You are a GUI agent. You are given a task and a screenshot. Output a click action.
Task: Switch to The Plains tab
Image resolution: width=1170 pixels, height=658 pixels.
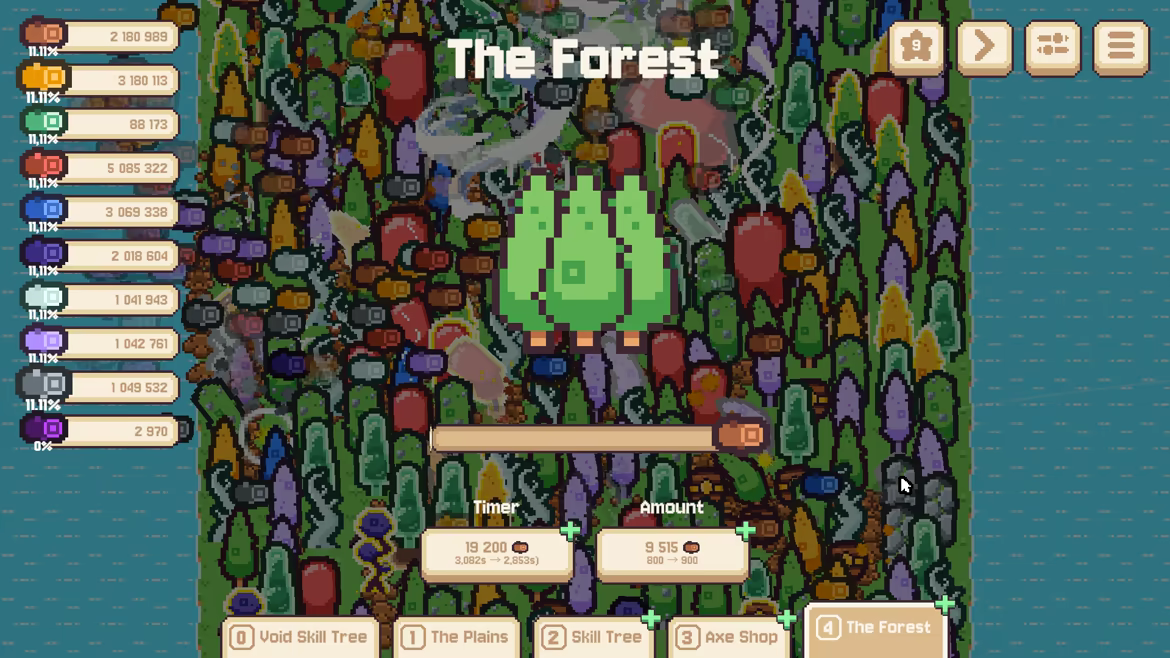coord(455,637)
